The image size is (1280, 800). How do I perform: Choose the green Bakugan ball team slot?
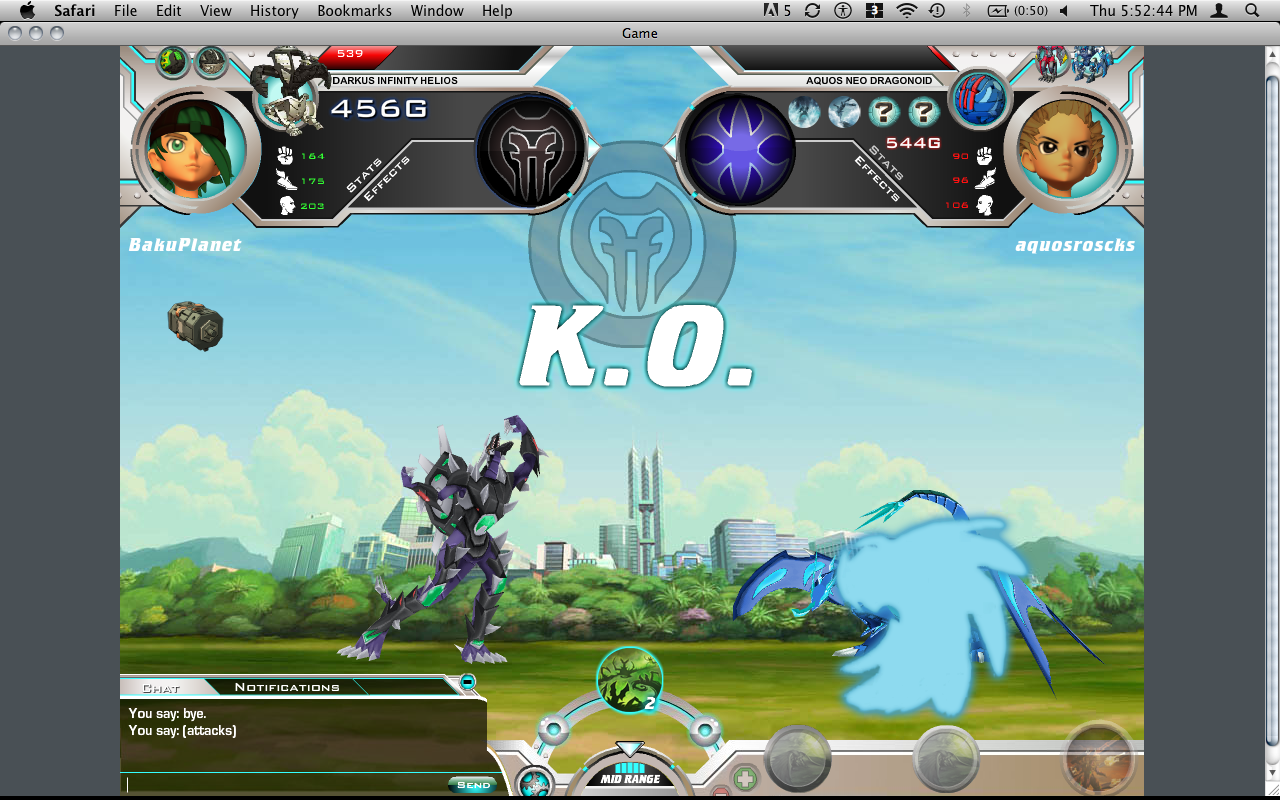[x=173, y=62]
